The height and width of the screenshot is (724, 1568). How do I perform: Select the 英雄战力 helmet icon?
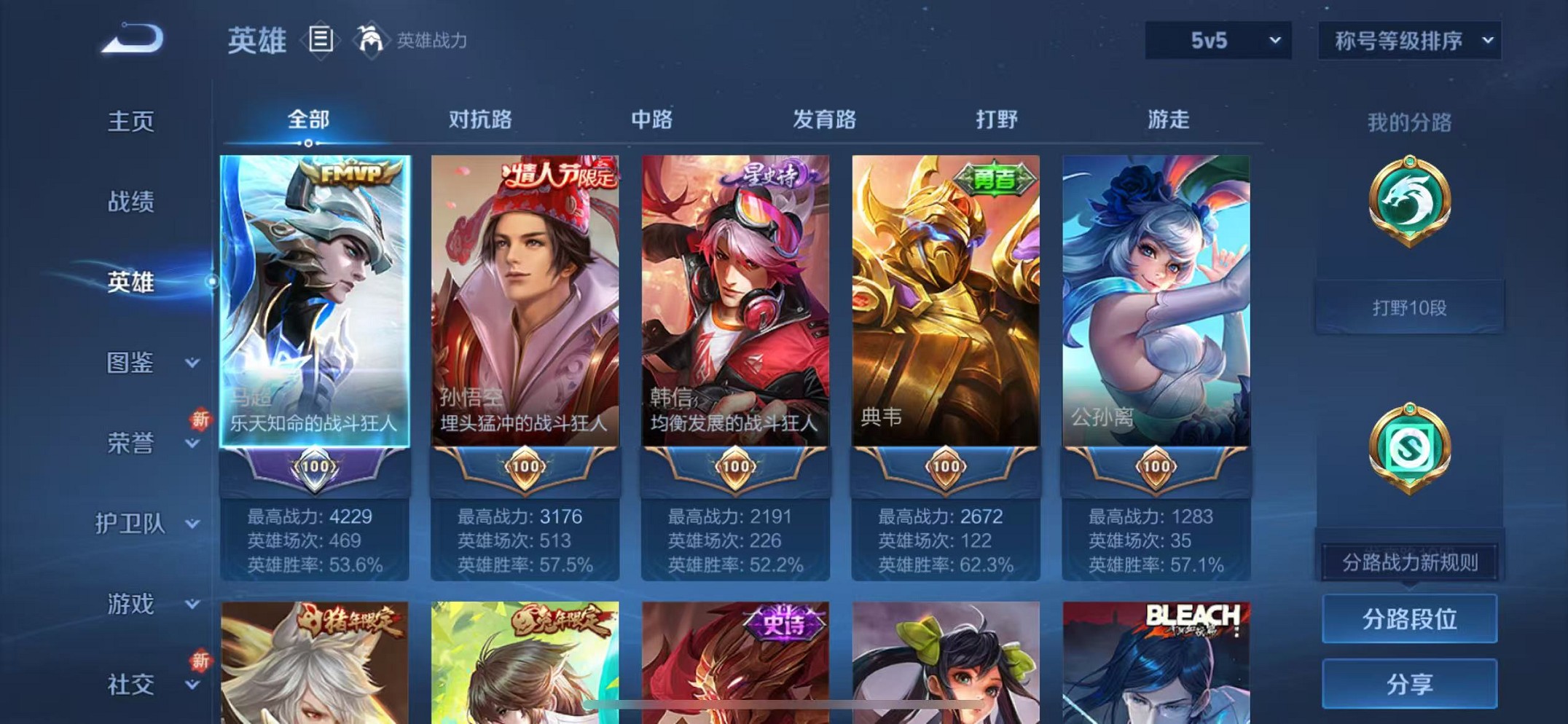371,40
